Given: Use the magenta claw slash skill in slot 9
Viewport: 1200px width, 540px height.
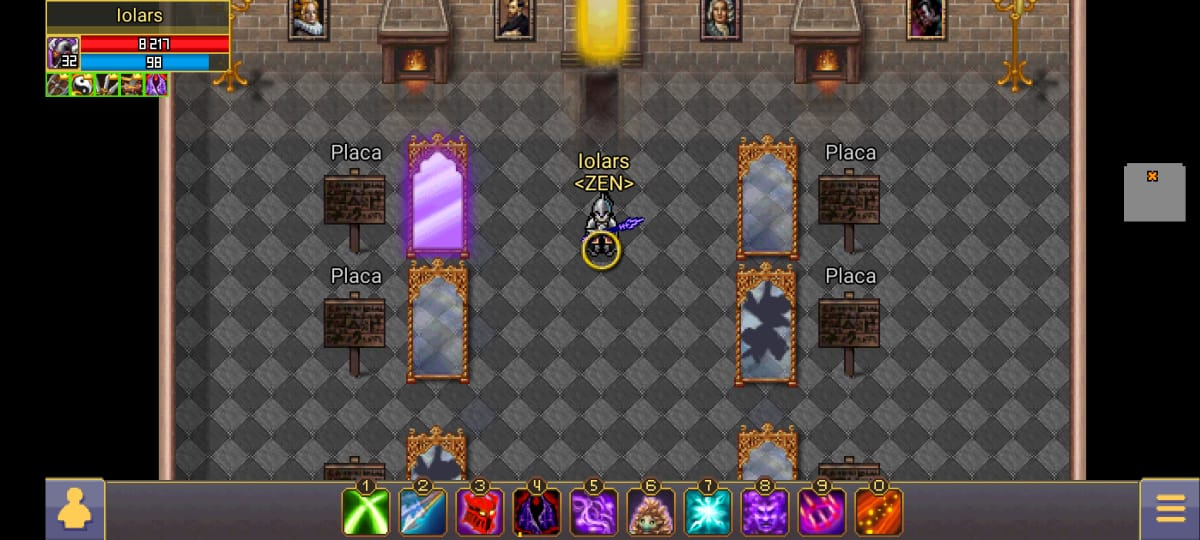Looking at the screenshot, I should click(x=822, y=512).
